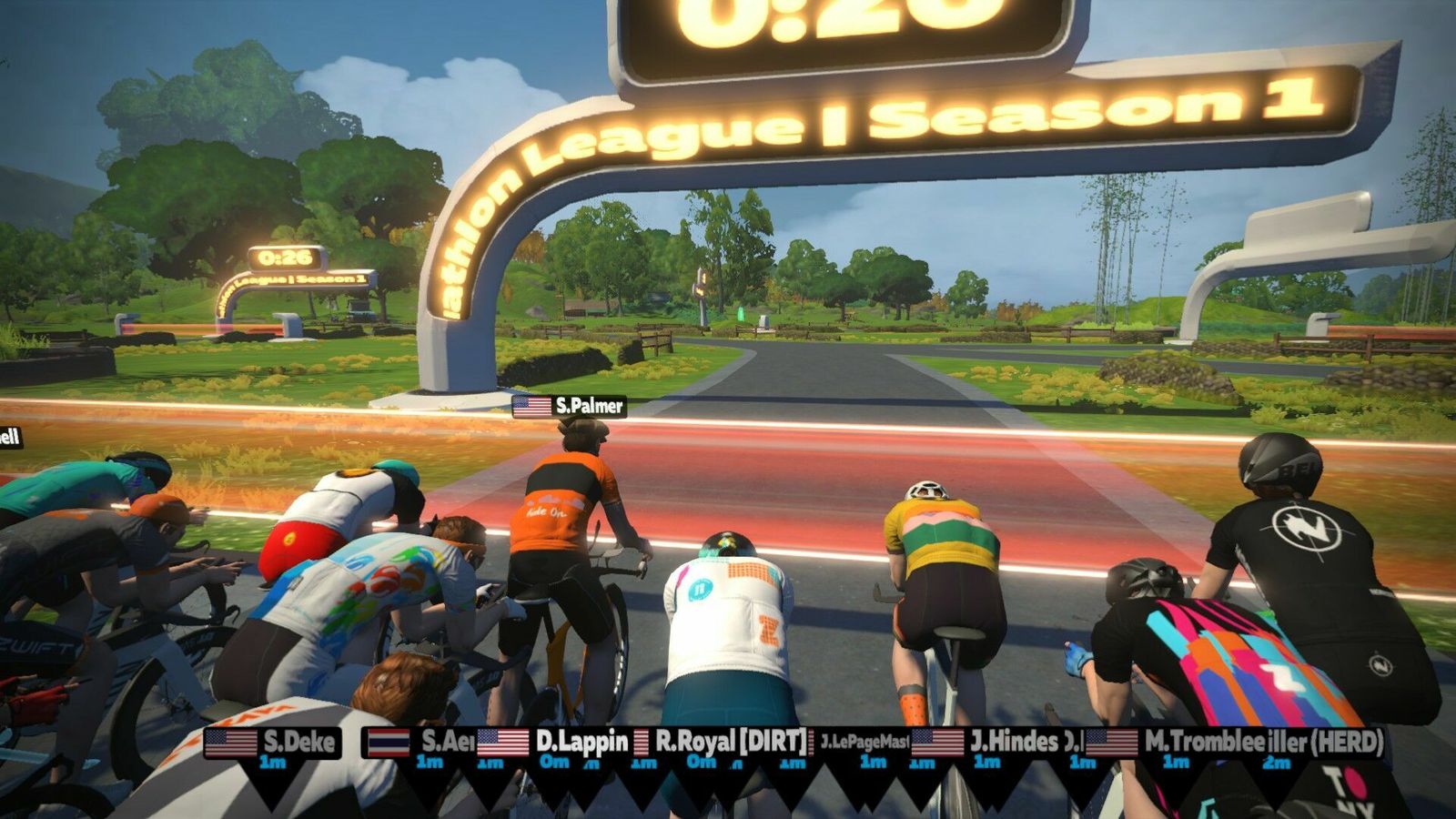Viewport: 1456px width, 819px height.
Task: Choose the D.Lappin rider label
Action: point(554,742)
